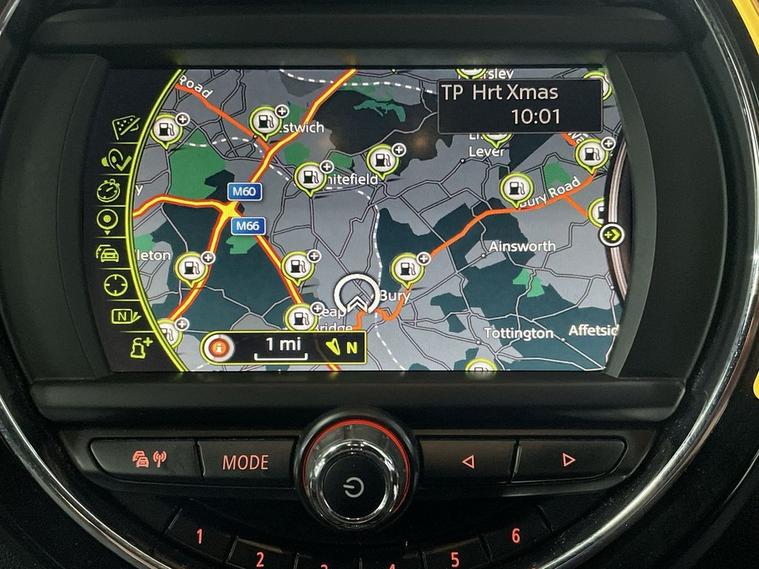Toggle the north orientation sidebar icon
Screen dimensions: 759x569
pos(123,318)
